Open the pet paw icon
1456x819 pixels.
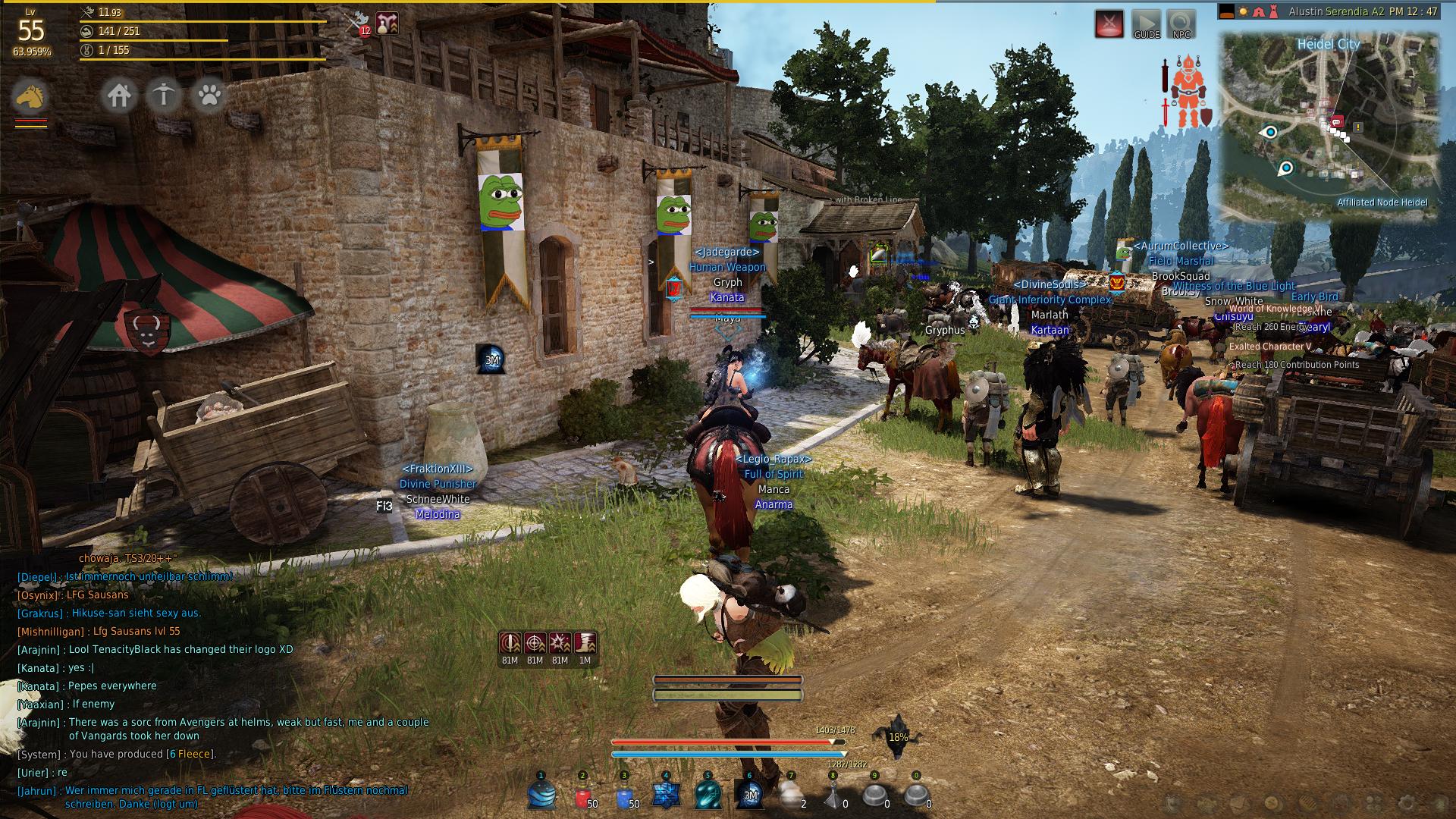pyautogui.click(x=209, y=96)
